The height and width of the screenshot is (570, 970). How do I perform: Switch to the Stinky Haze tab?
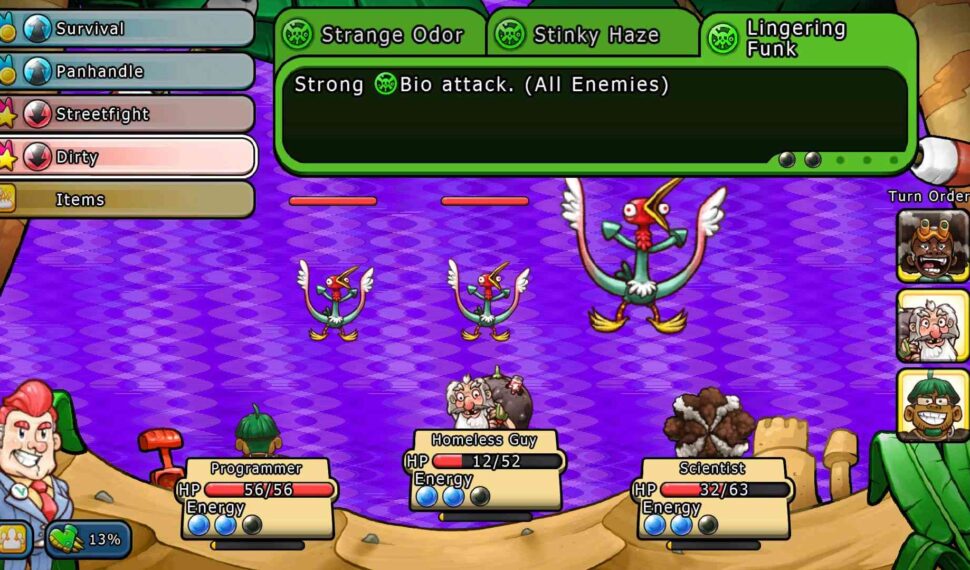click(x=594, y=36)
